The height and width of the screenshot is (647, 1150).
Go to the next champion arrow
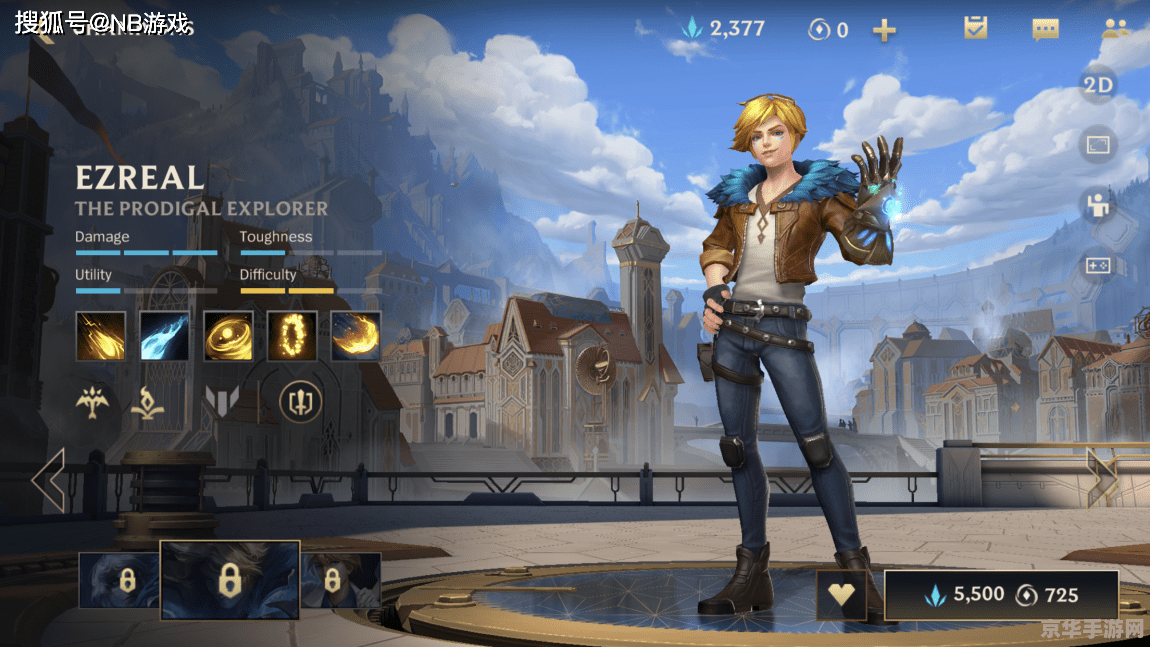(1101, 478)
